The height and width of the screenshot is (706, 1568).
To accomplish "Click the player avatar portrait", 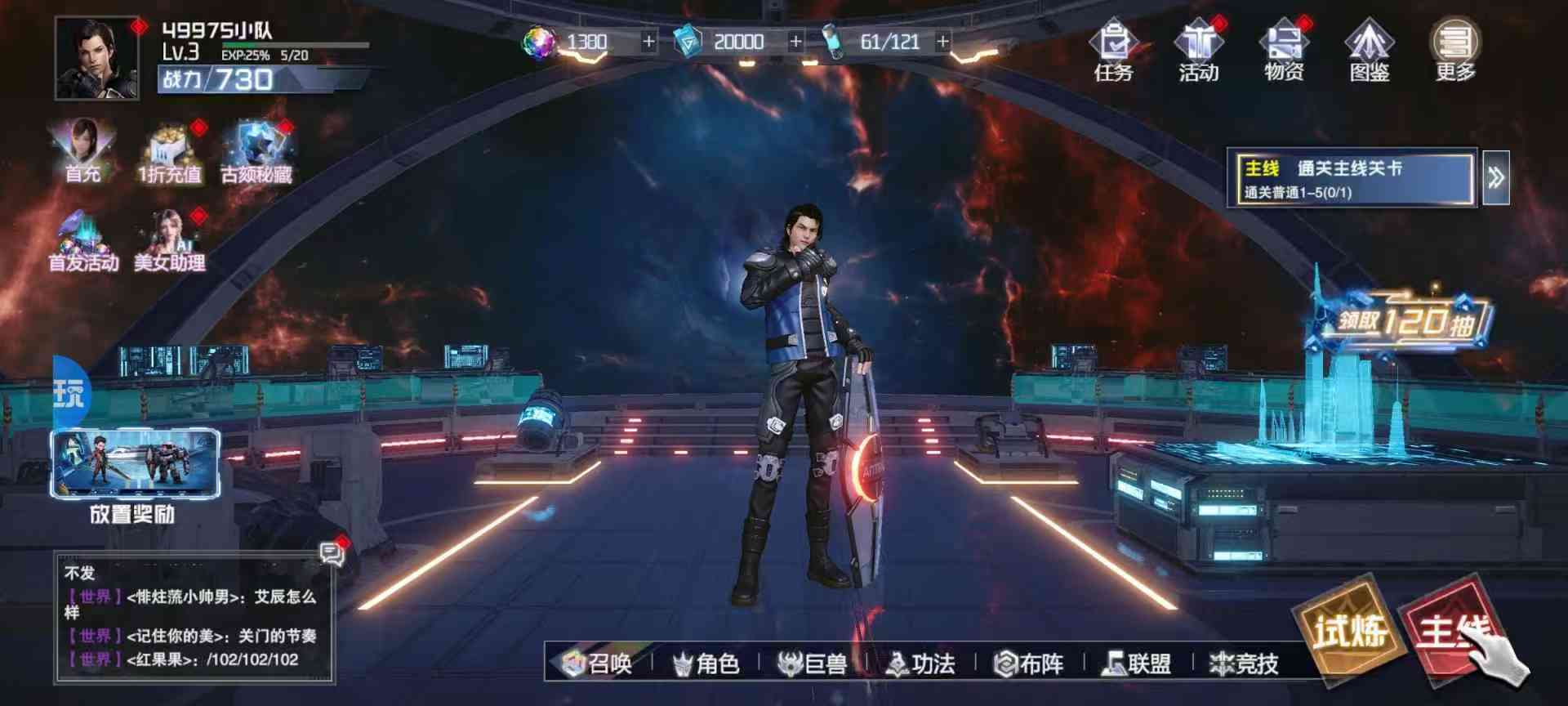I will tap(96, 59).
